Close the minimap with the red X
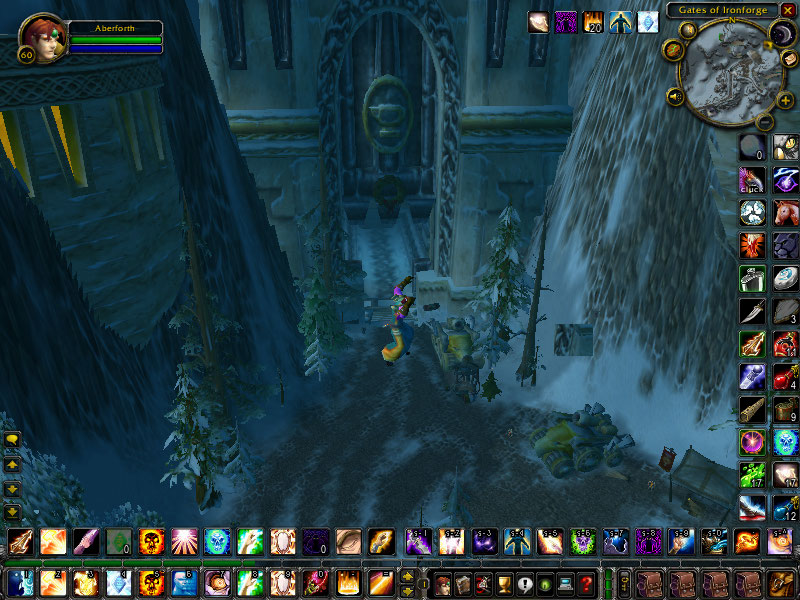 pyautogui.click(x=788, y=9)
